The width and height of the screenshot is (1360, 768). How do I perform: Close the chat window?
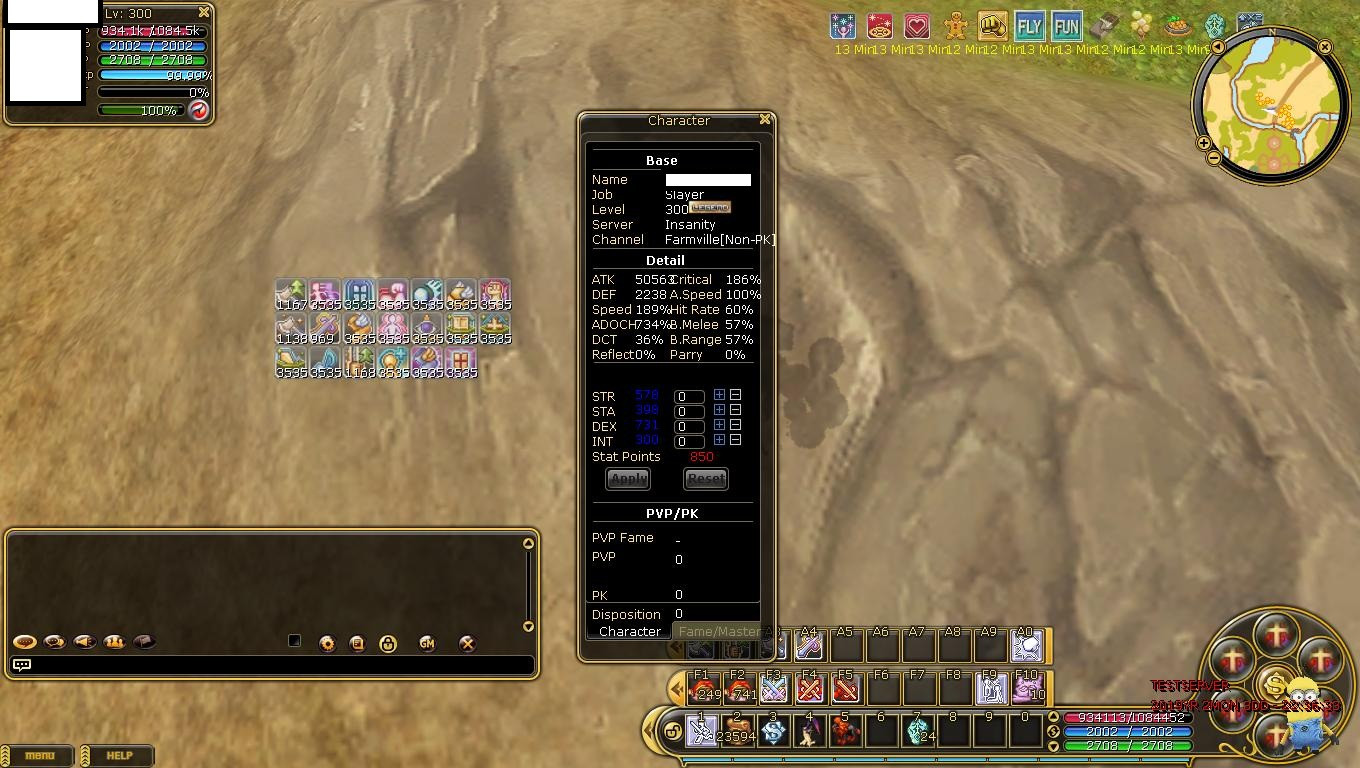click(467, 644)
